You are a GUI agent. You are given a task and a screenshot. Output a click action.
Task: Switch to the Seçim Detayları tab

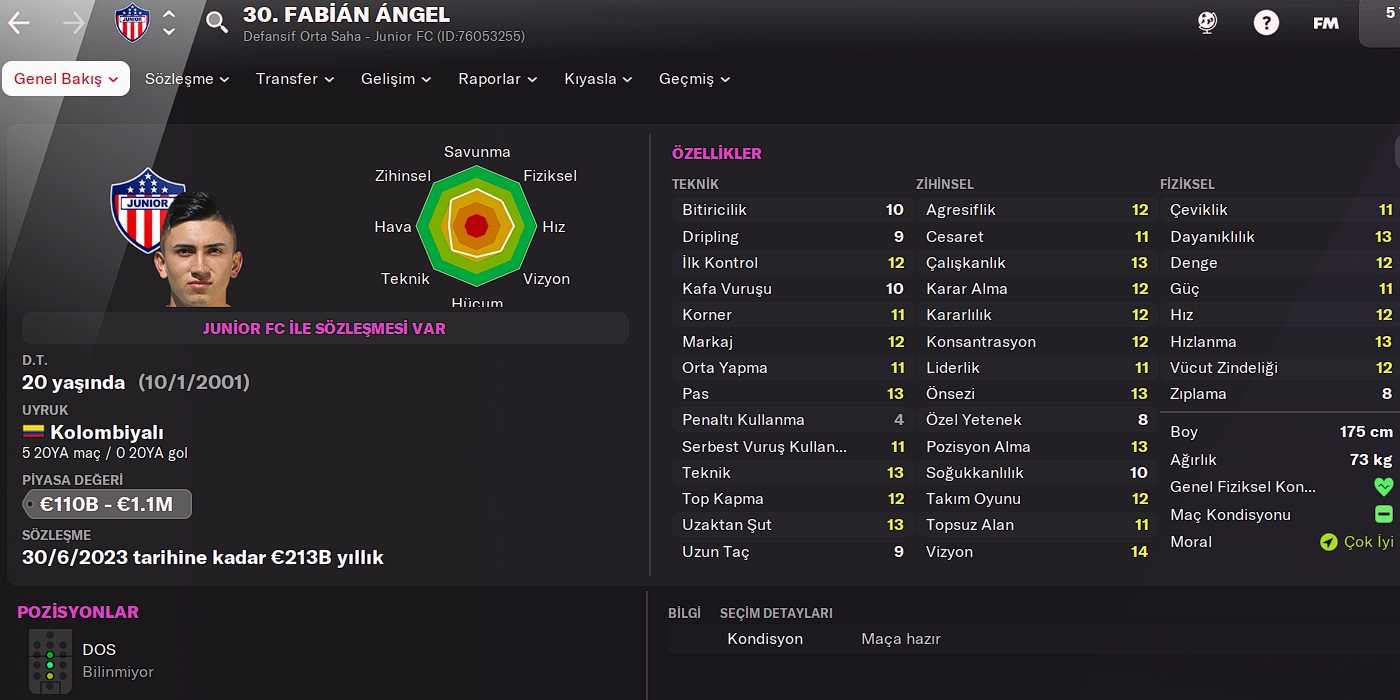(x=776, y=613)
